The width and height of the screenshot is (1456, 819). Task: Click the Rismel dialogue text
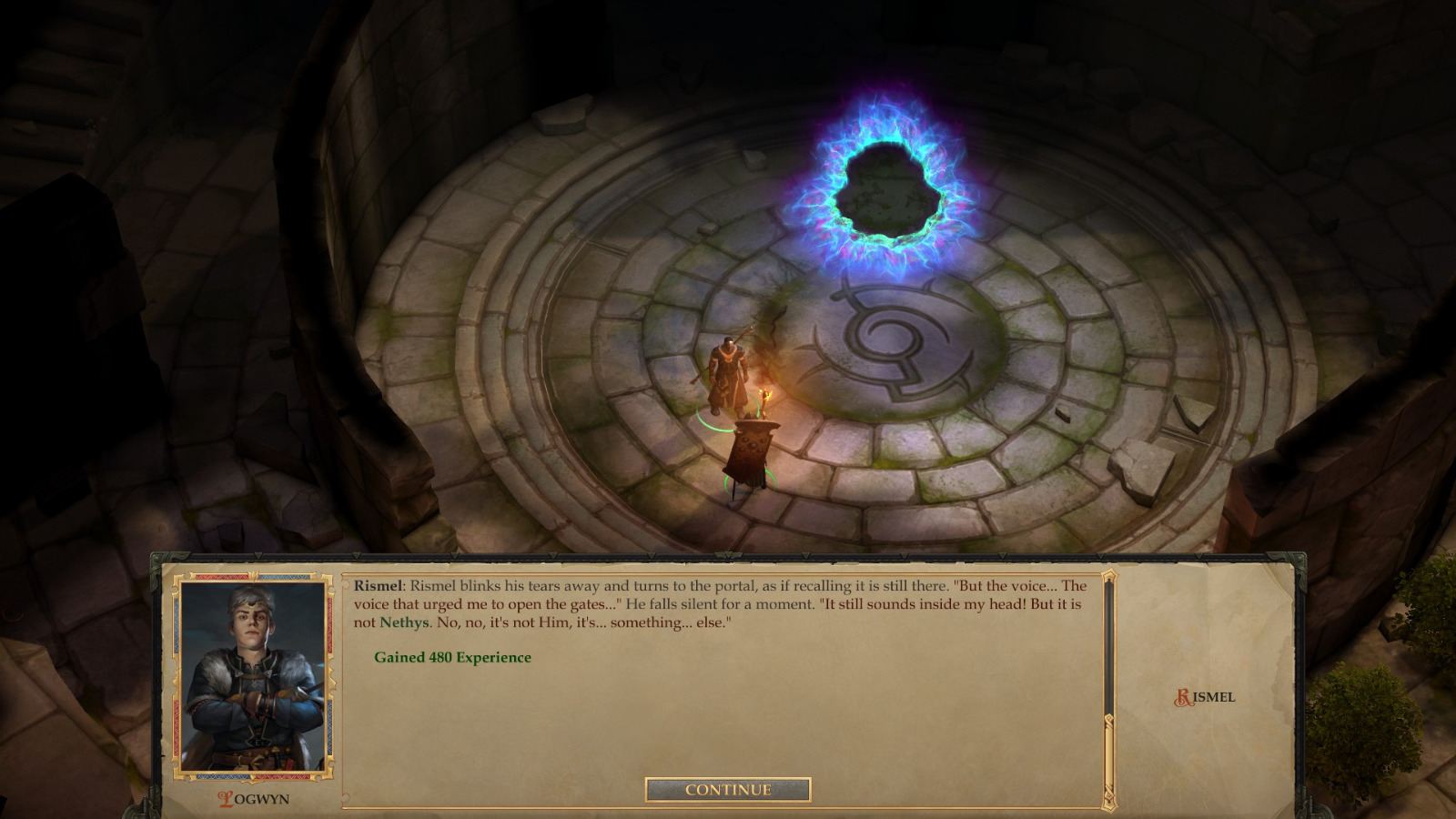(728, 602)
